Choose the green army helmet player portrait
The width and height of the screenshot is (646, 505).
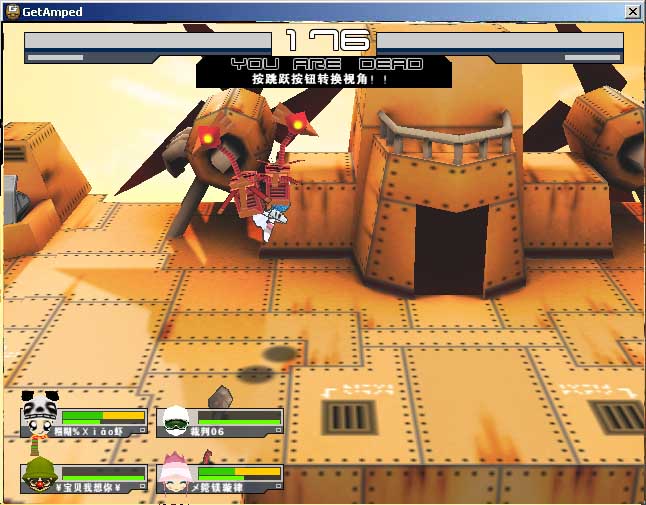38,476
